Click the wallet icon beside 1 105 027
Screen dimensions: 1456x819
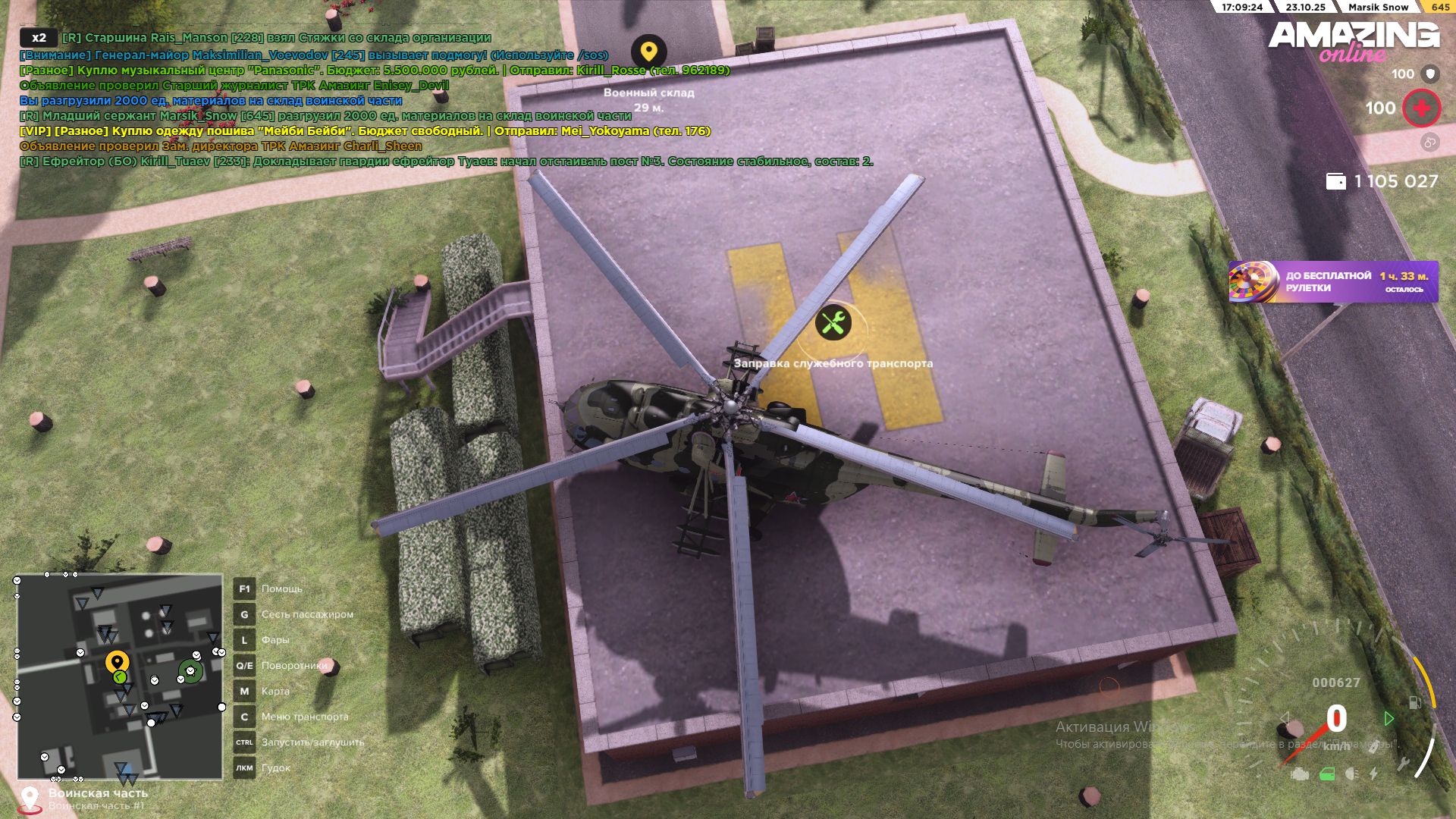1337,183
